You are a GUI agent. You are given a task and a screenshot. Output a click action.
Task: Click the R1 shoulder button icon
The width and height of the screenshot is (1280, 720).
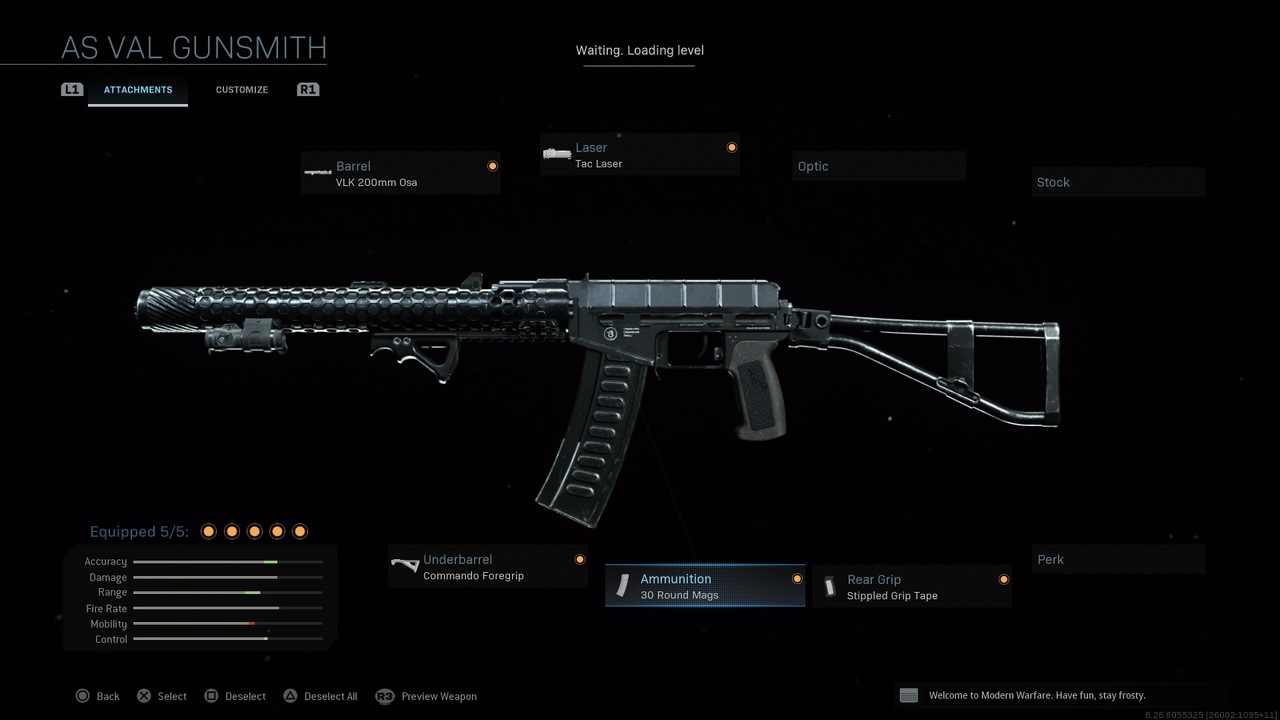[308, 89]
